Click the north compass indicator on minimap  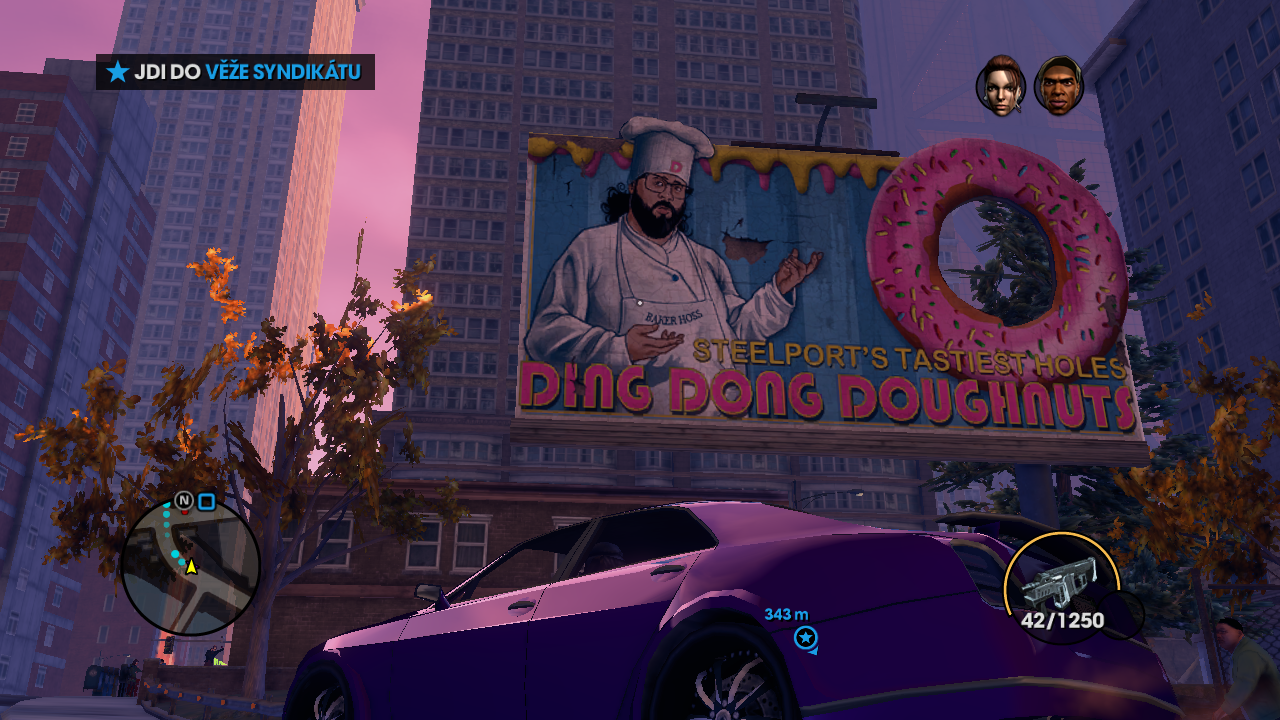pos(183,500)
